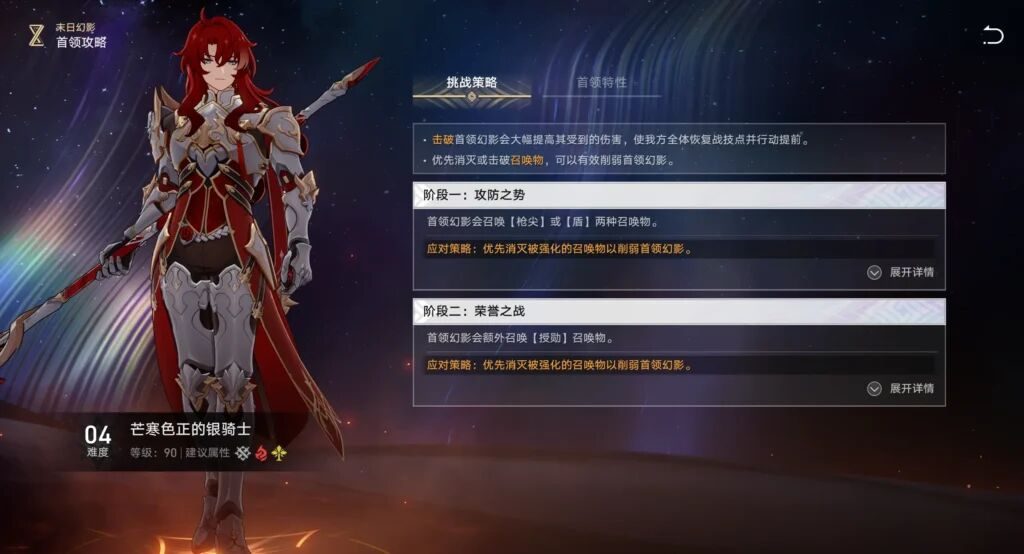This screenshot has width=1024, height=554.
Task: Expand details for 阶段二：荣誉之战
Action: click(901, 388)
